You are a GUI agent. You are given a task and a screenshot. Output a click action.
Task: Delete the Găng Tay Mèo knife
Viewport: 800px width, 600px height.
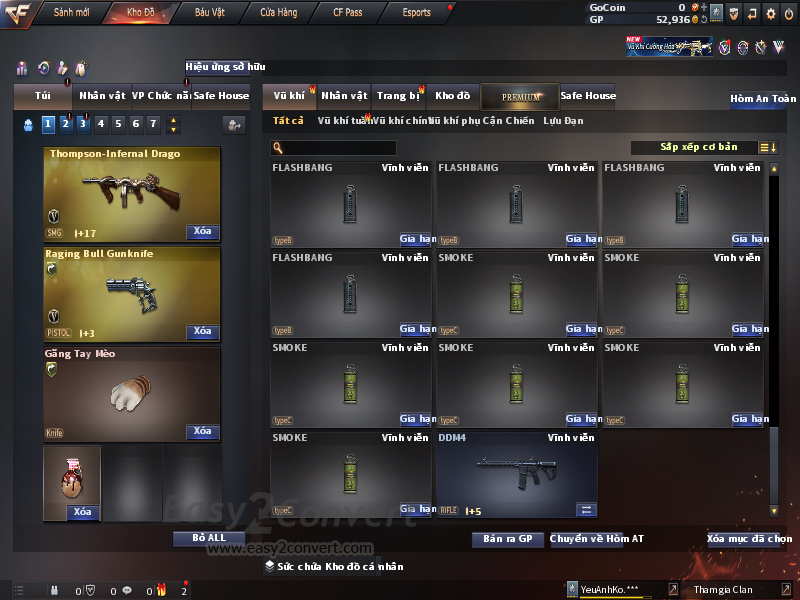tap(202, 432)
